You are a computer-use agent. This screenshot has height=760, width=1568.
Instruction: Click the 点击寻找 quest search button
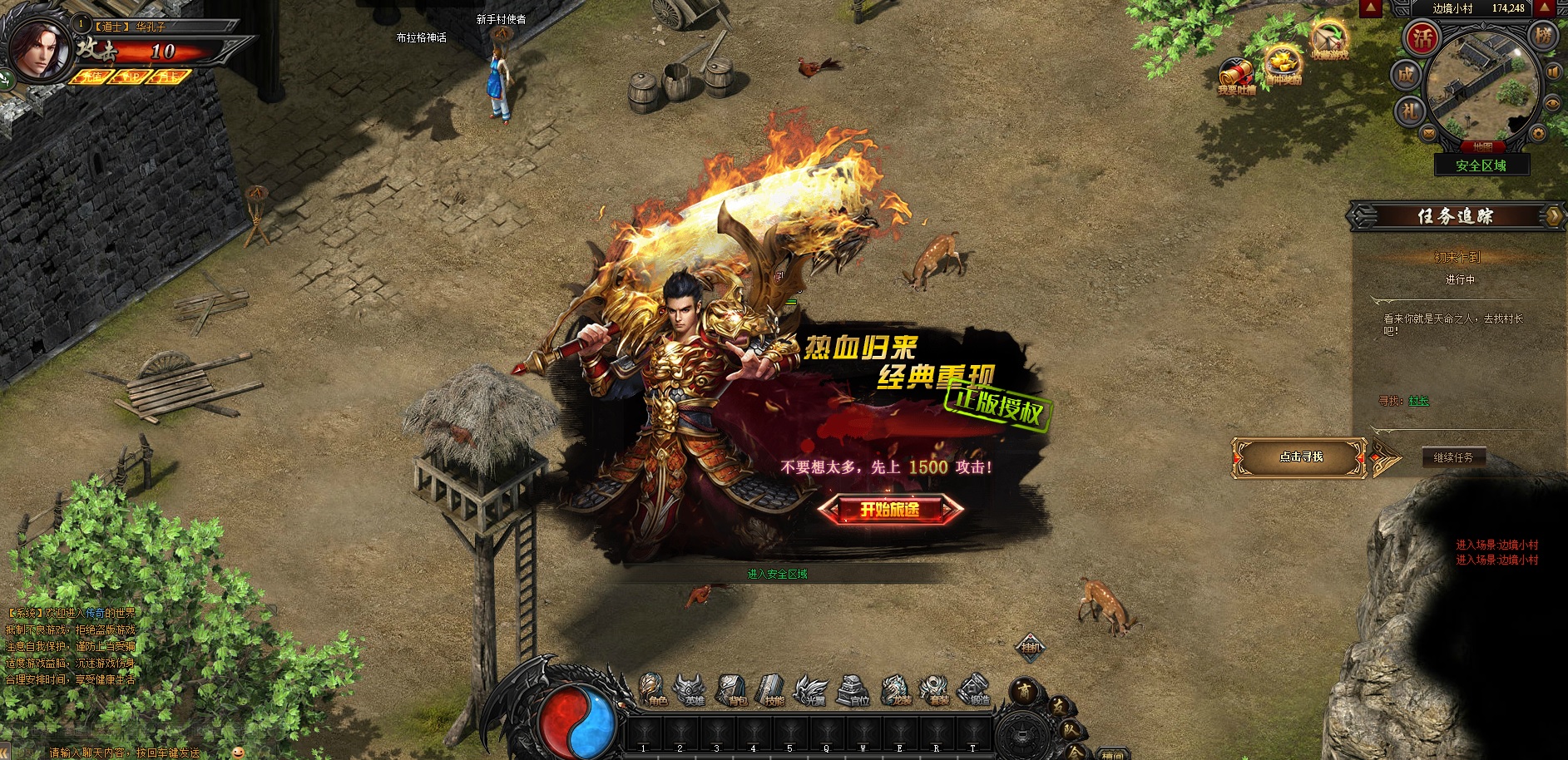[x=1300, y=457]
